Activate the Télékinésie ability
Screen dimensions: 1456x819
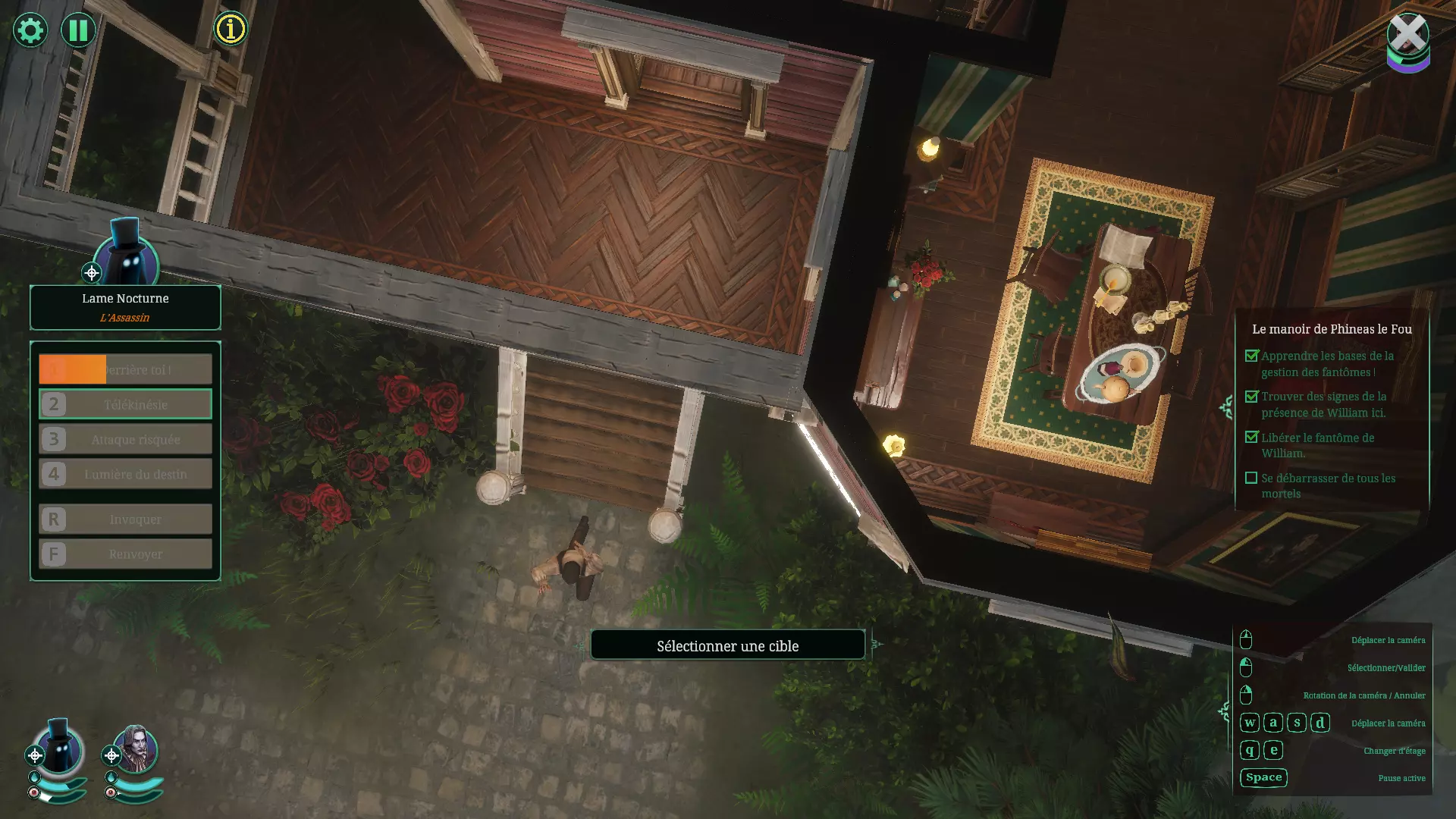pyautogui.click(x=125, y=404)
